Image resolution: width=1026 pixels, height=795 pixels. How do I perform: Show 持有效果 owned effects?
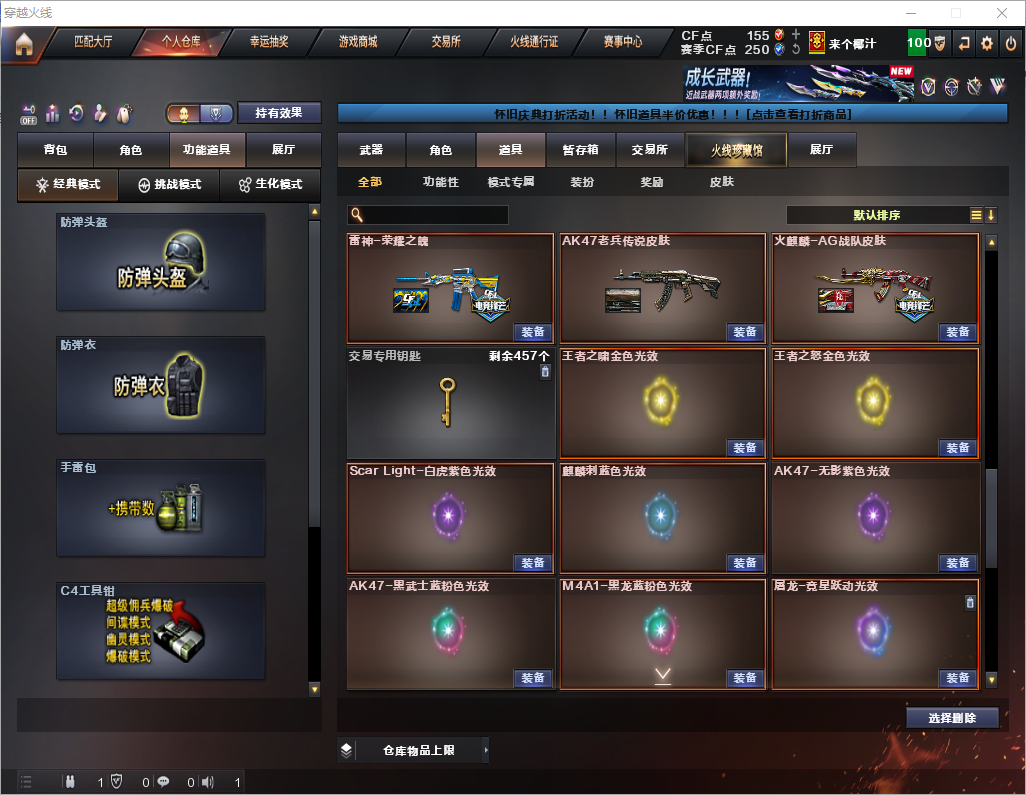click(279, 113)
